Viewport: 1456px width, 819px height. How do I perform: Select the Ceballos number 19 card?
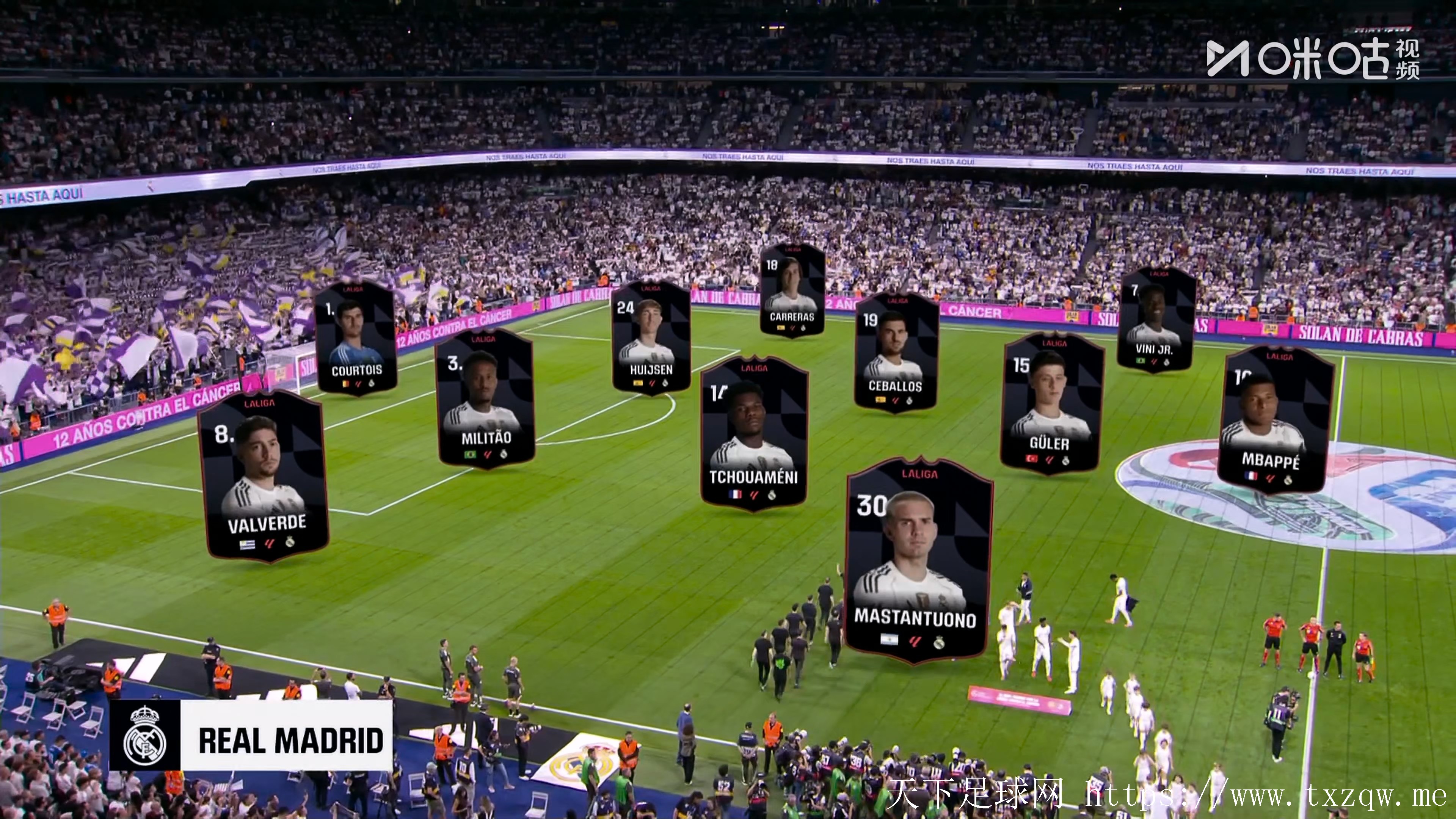point(896,352)
